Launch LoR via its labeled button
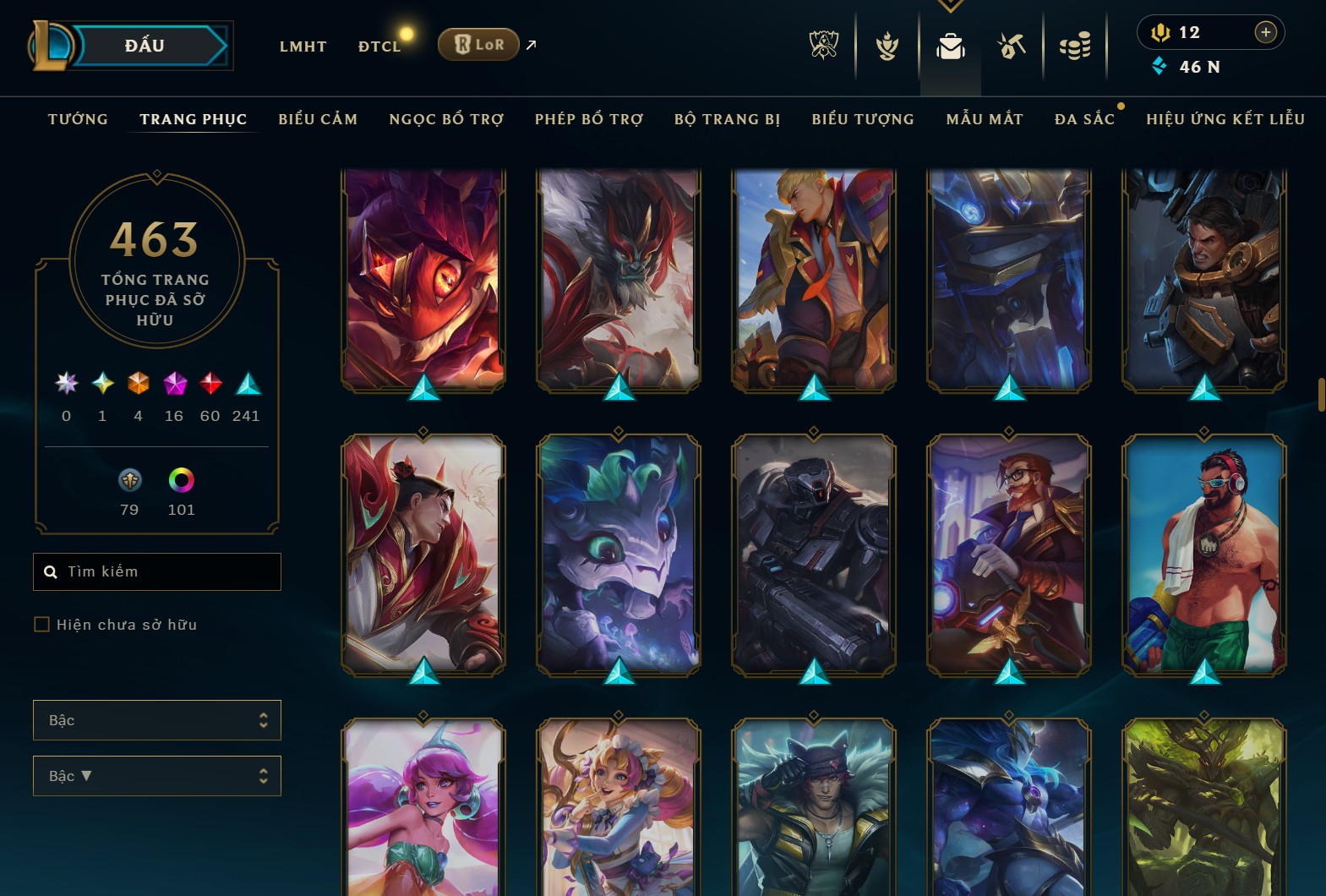This screenshot has width=1326, height=896. point(478,45)
